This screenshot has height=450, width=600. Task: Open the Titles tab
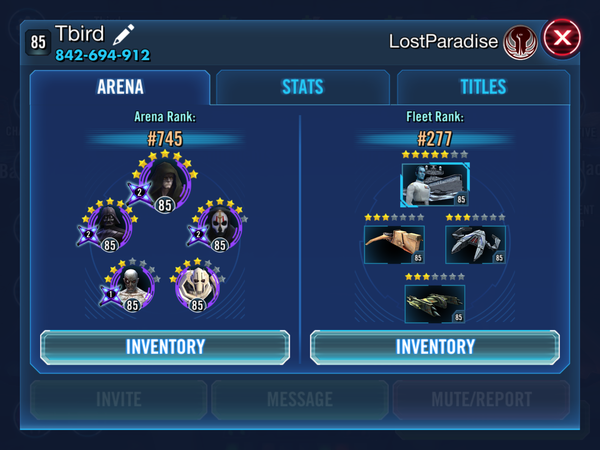tap(483, 87)
